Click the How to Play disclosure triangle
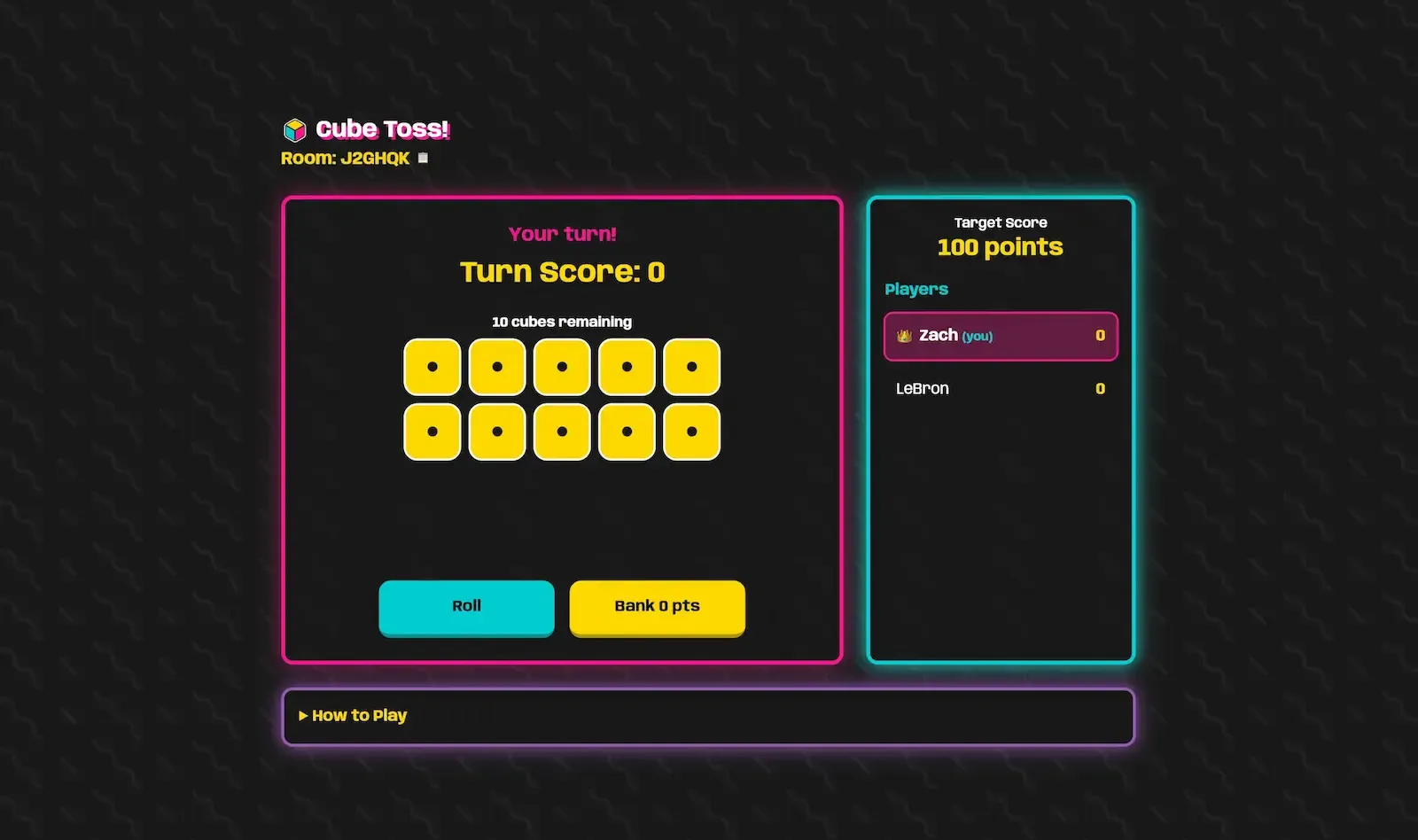 [304, 715]
